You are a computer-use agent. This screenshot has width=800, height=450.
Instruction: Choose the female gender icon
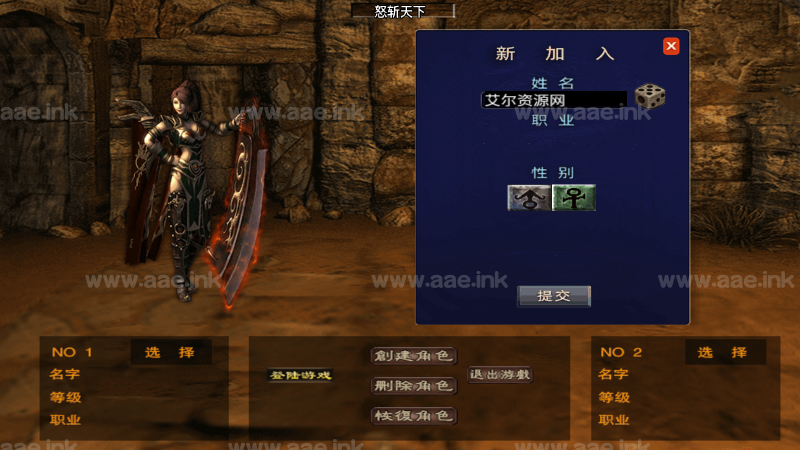tap(574, 197)
